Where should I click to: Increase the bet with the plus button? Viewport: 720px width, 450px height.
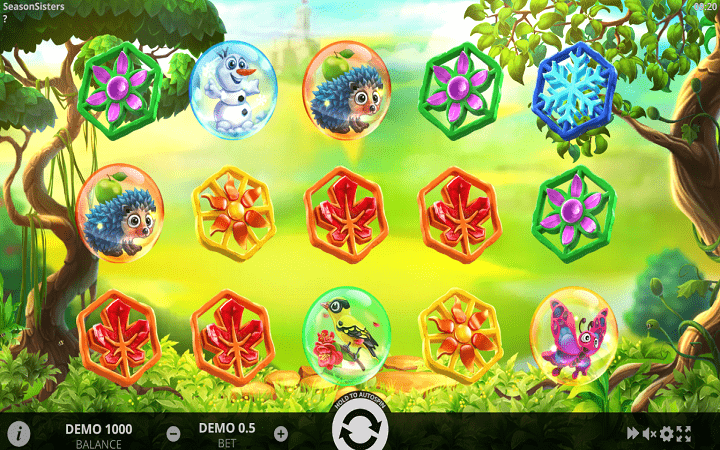(x=280, y=434)
